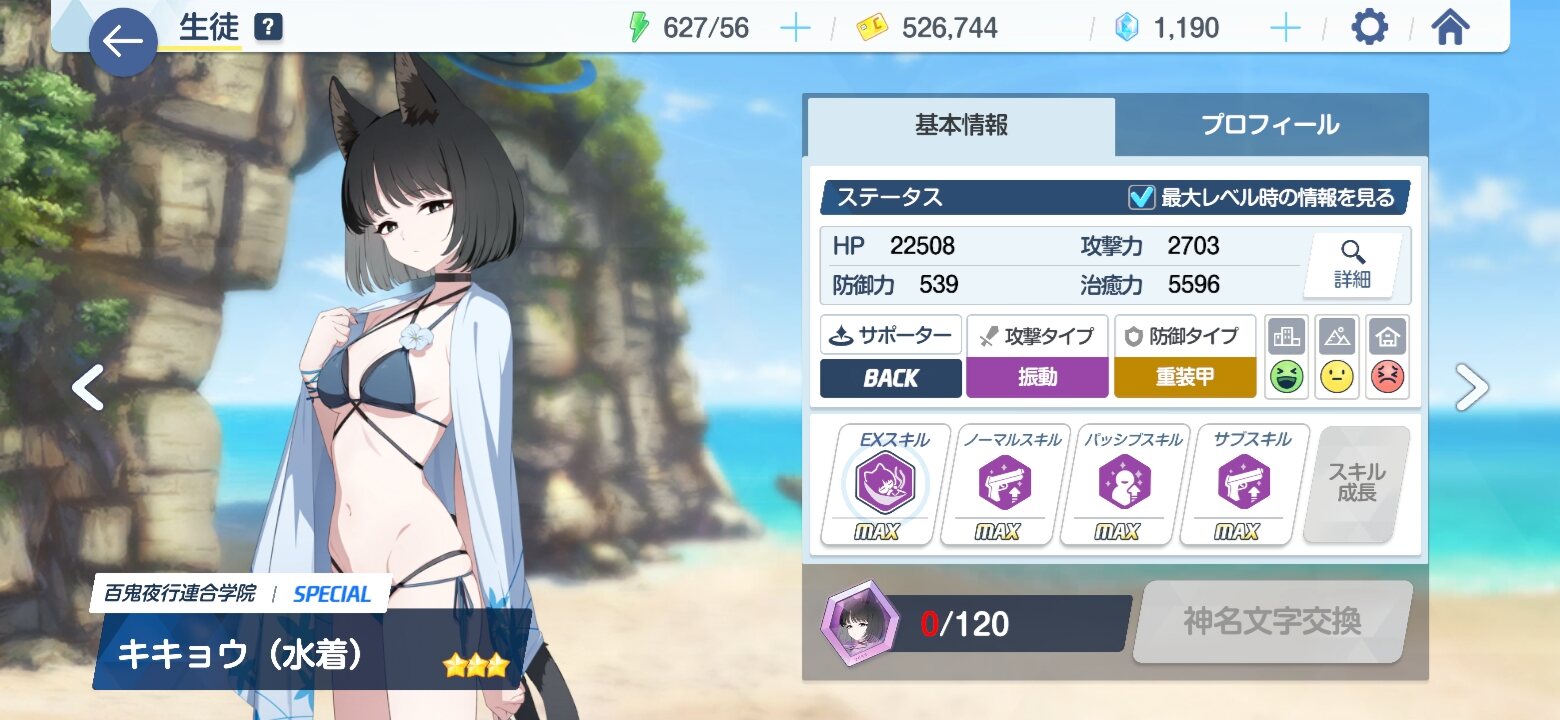Select the EXスキル icon
The width and height of the screenshot is (1560, 720).
click(x=884, y=484)
